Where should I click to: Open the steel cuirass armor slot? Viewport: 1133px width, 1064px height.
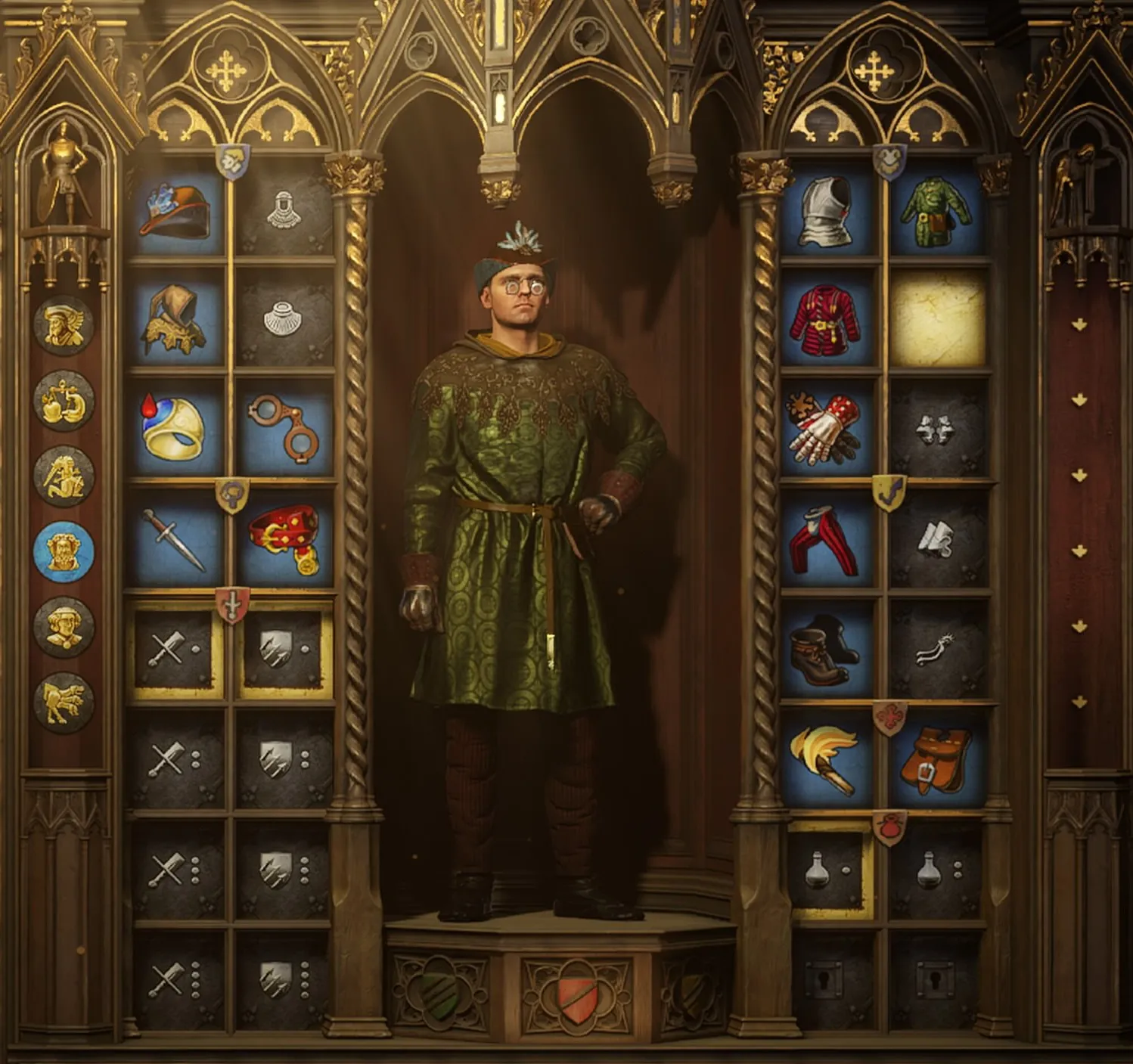pos(827,209)
